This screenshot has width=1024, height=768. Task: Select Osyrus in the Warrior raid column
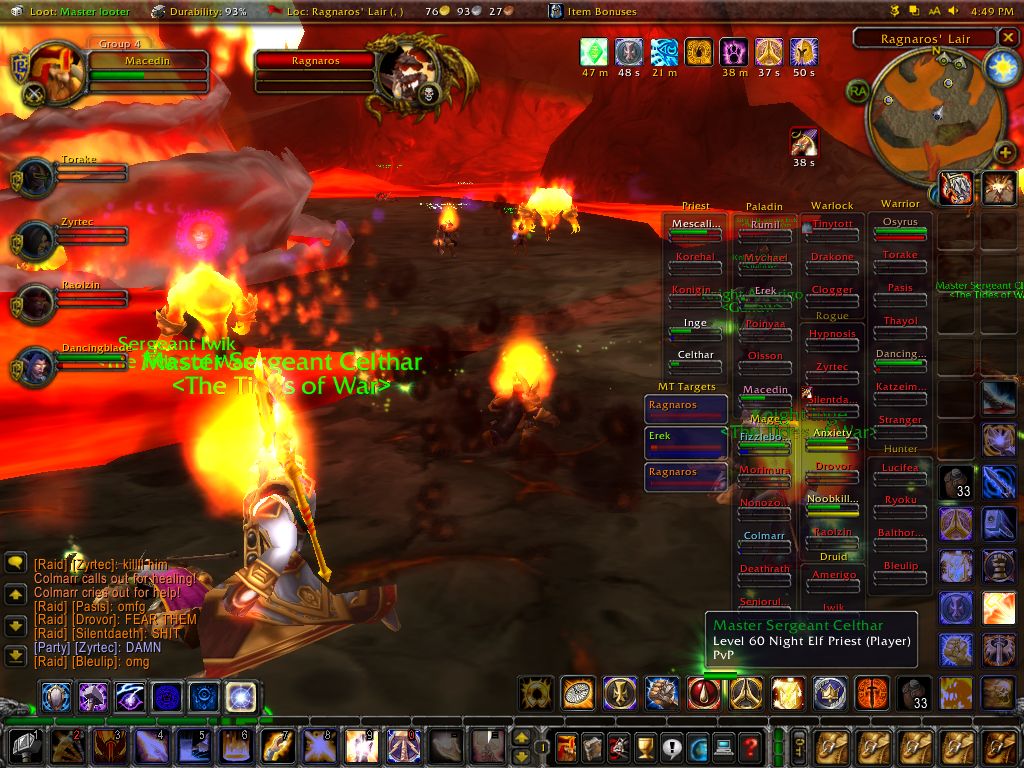[x=900, y=223]
